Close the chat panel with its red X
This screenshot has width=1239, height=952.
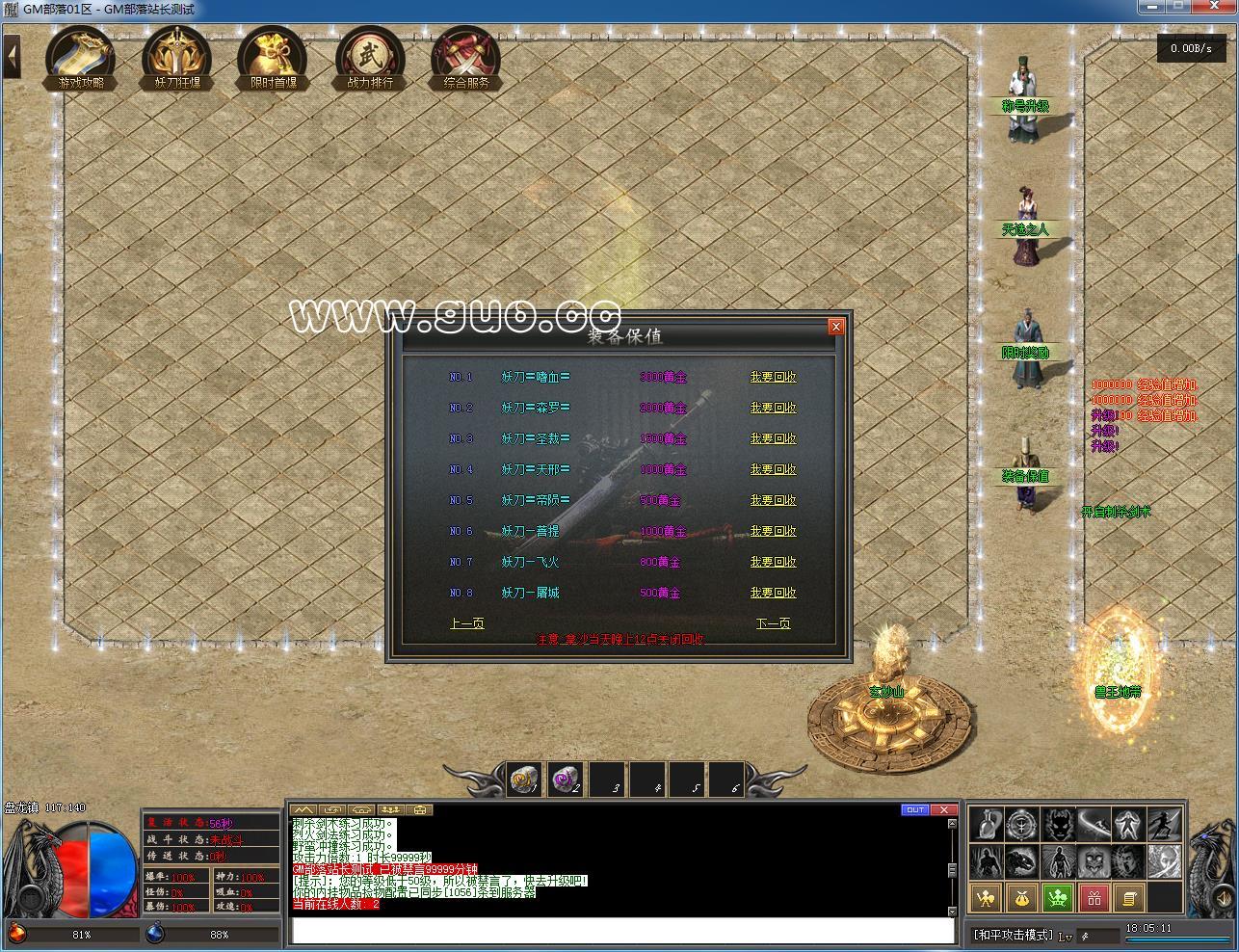click(944, 809)
